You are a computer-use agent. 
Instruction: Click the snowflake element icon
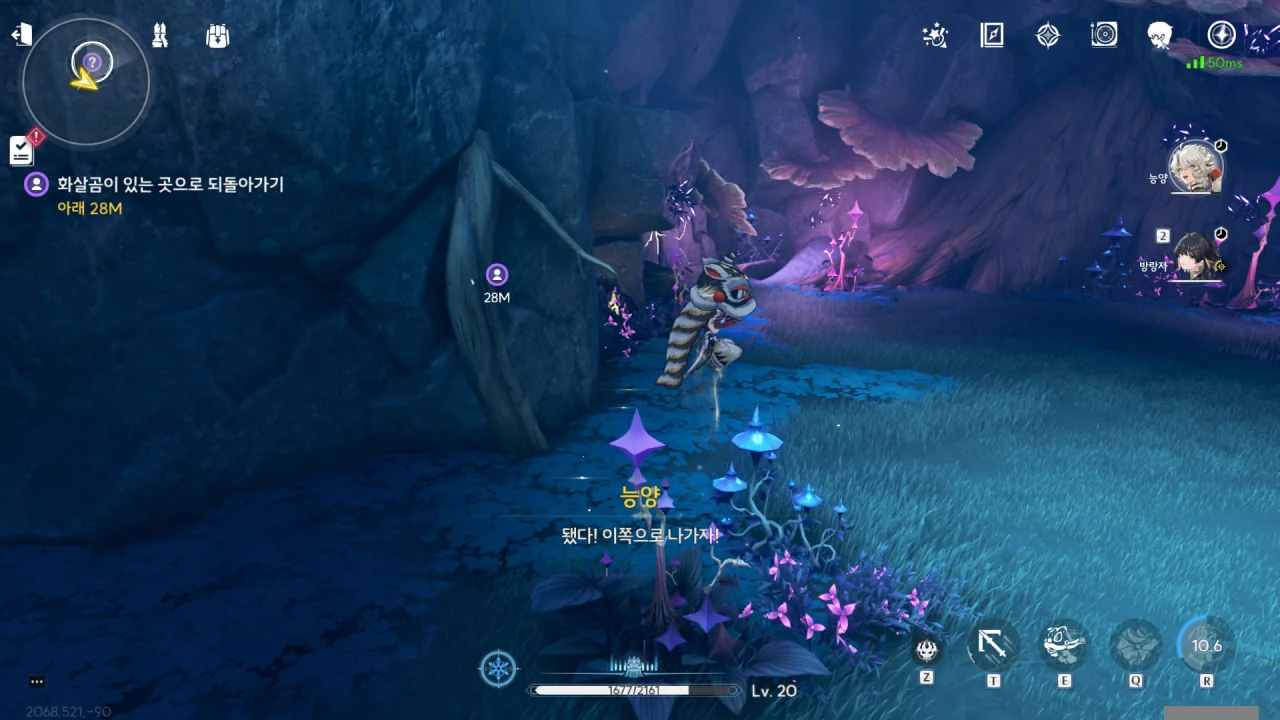pos(498,668)
